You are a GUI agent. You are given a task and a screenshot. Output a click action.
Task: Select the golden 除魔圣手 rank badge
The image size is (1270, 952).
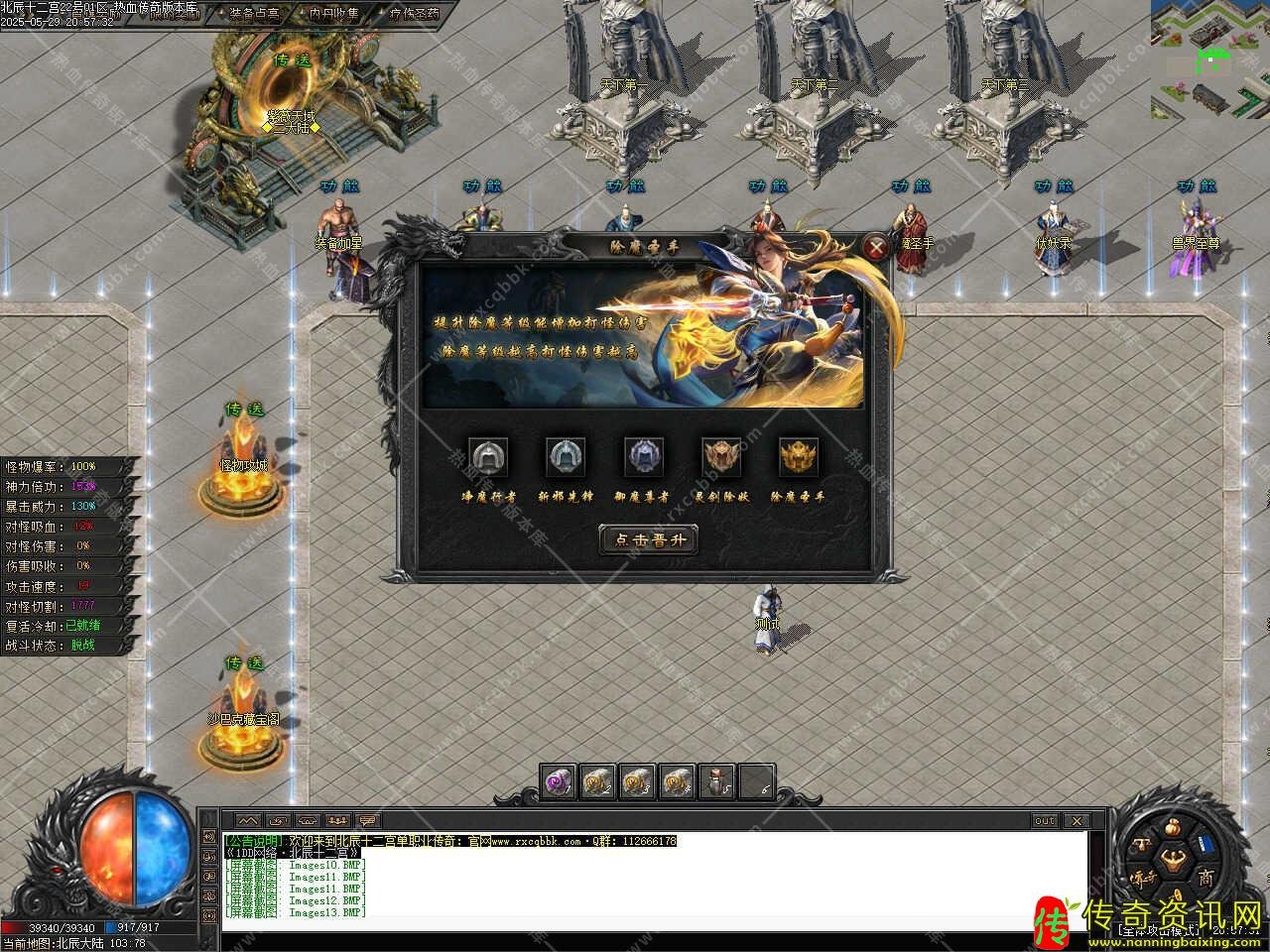[x=799, y=457]
